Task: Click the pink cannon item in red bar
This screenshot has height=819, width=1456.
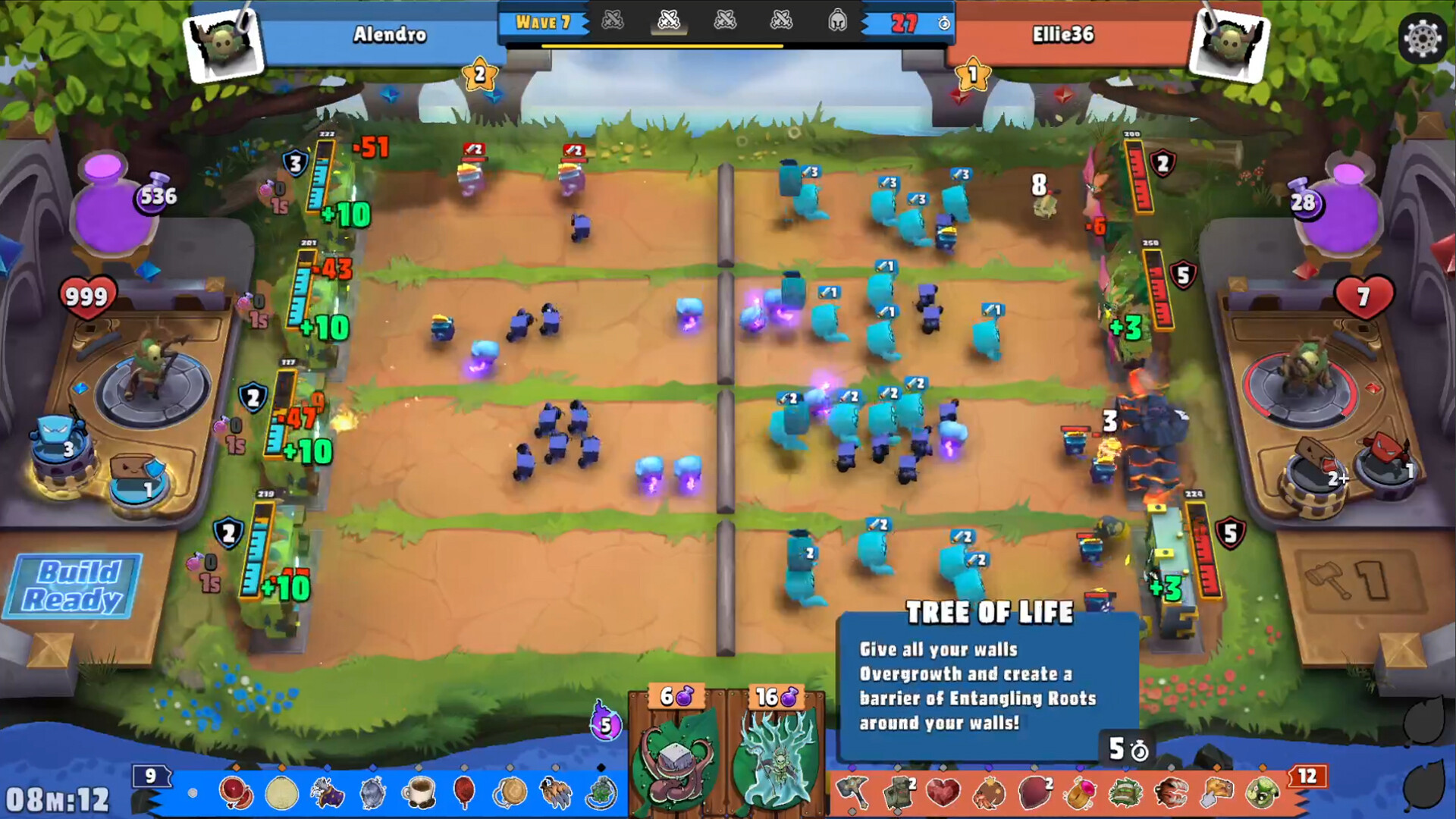Action: click(1078, 795)
